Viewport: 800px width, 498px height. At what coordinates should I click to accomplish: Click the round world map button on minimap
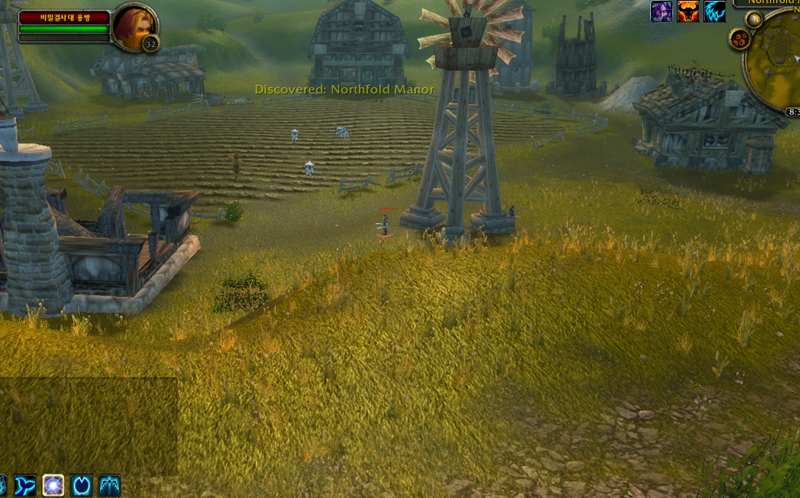[x=754, y=18]
